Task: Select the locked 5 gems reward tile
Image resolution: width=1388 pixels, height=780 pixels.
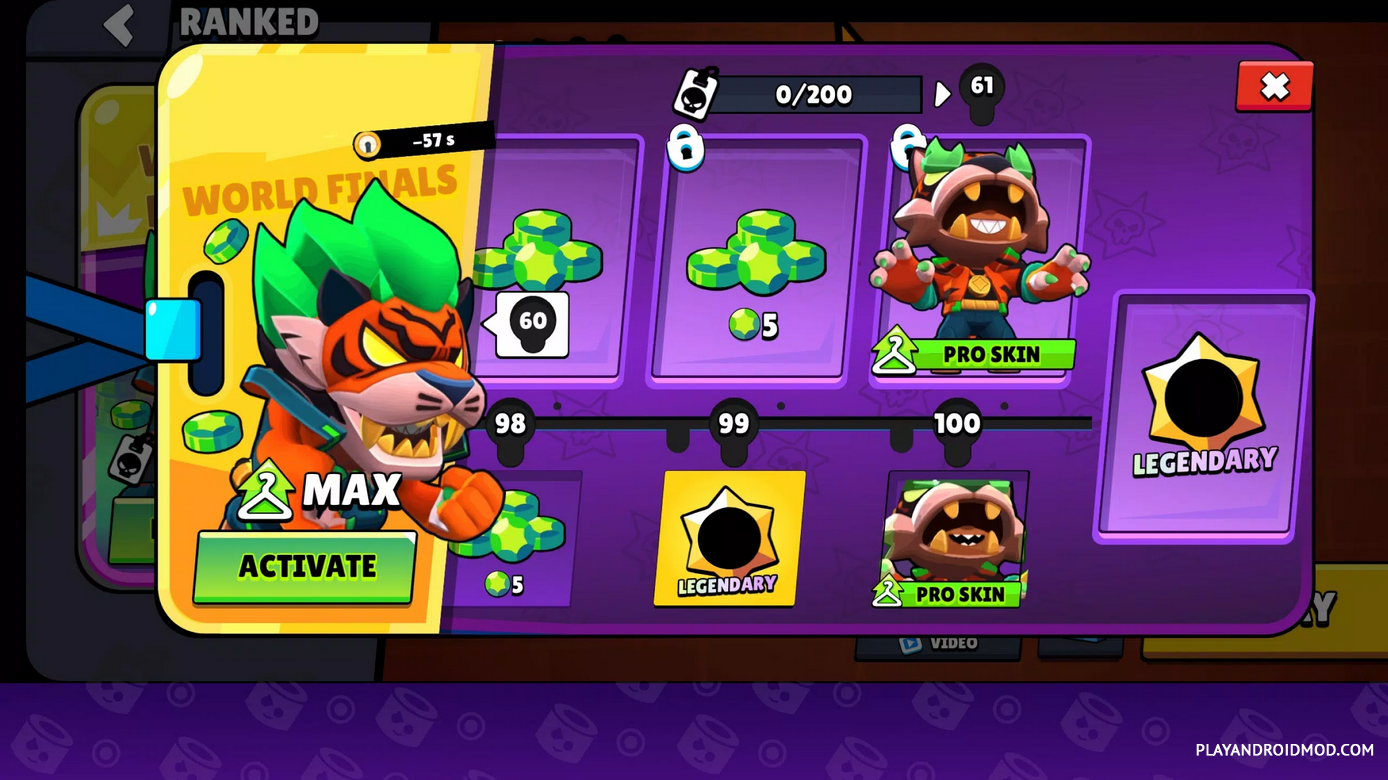Action: click(x=755, y=262)
